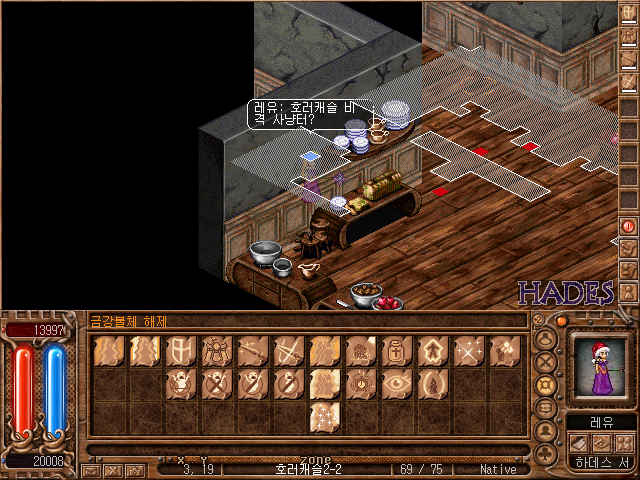
Task: Activate the eye skill scroll
Action: [395, 382]
